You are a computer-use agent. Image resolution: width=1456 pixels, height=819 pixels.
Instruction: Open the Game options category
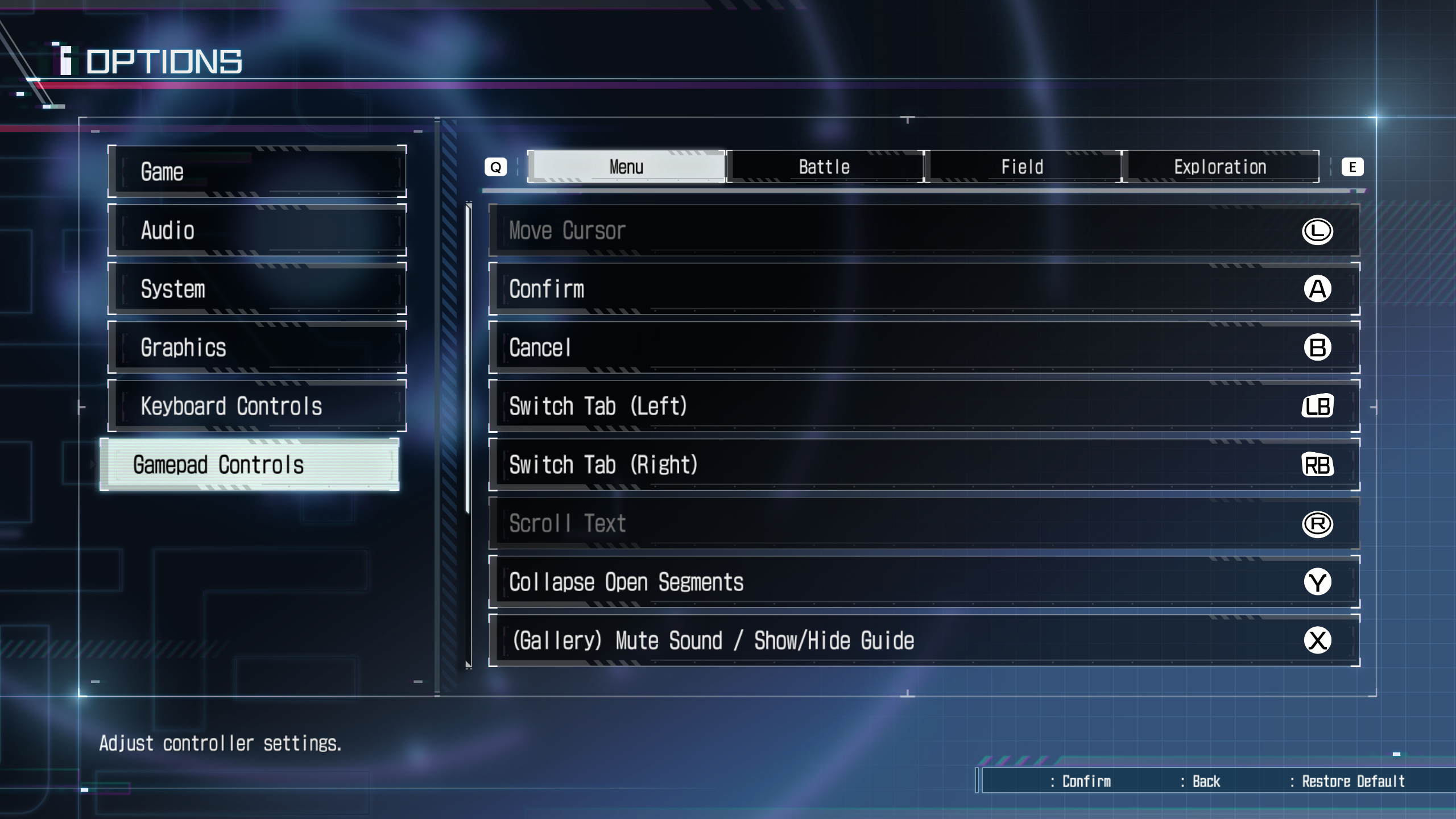pos(257,172)
